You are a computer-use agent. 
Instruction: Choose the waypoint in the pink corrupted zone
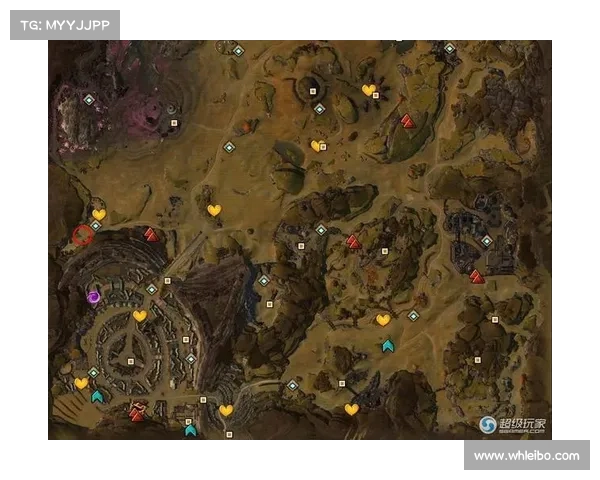(x=88, y=99)
